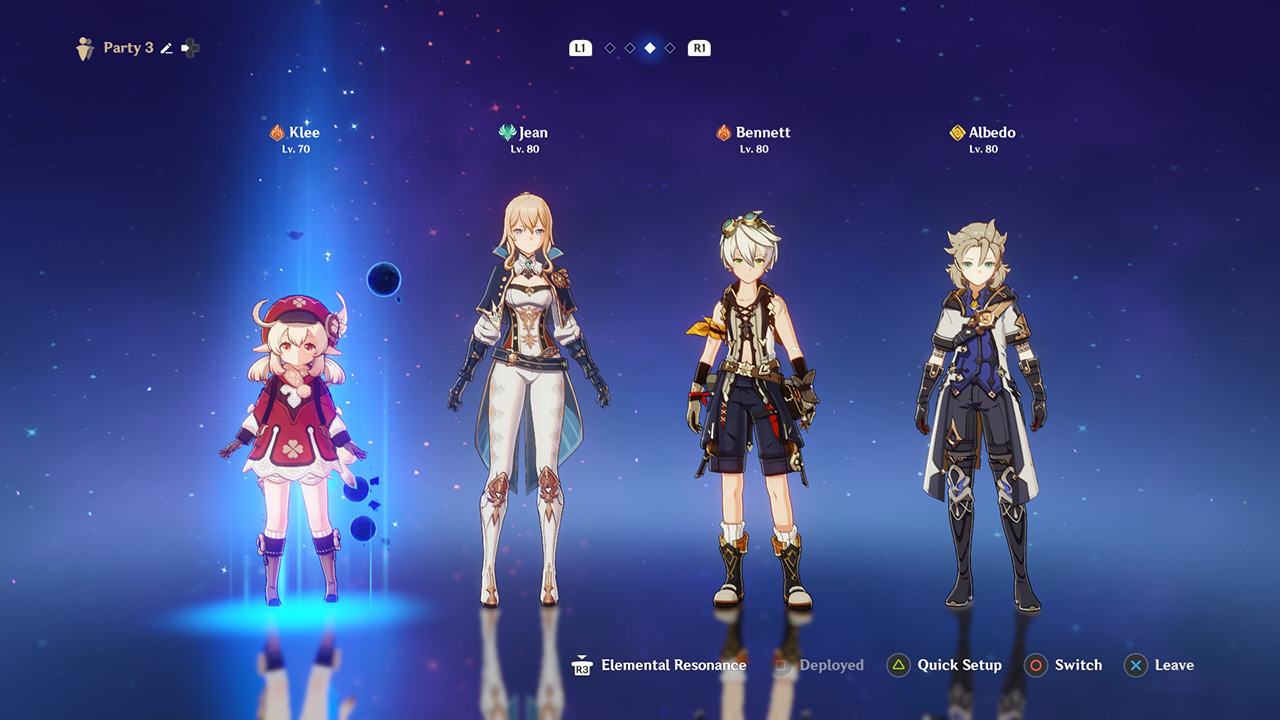Click the pencil icon beside Party 3
Image resolution: width=1280 pixels, height=720 pixels.
pos(166,48)
